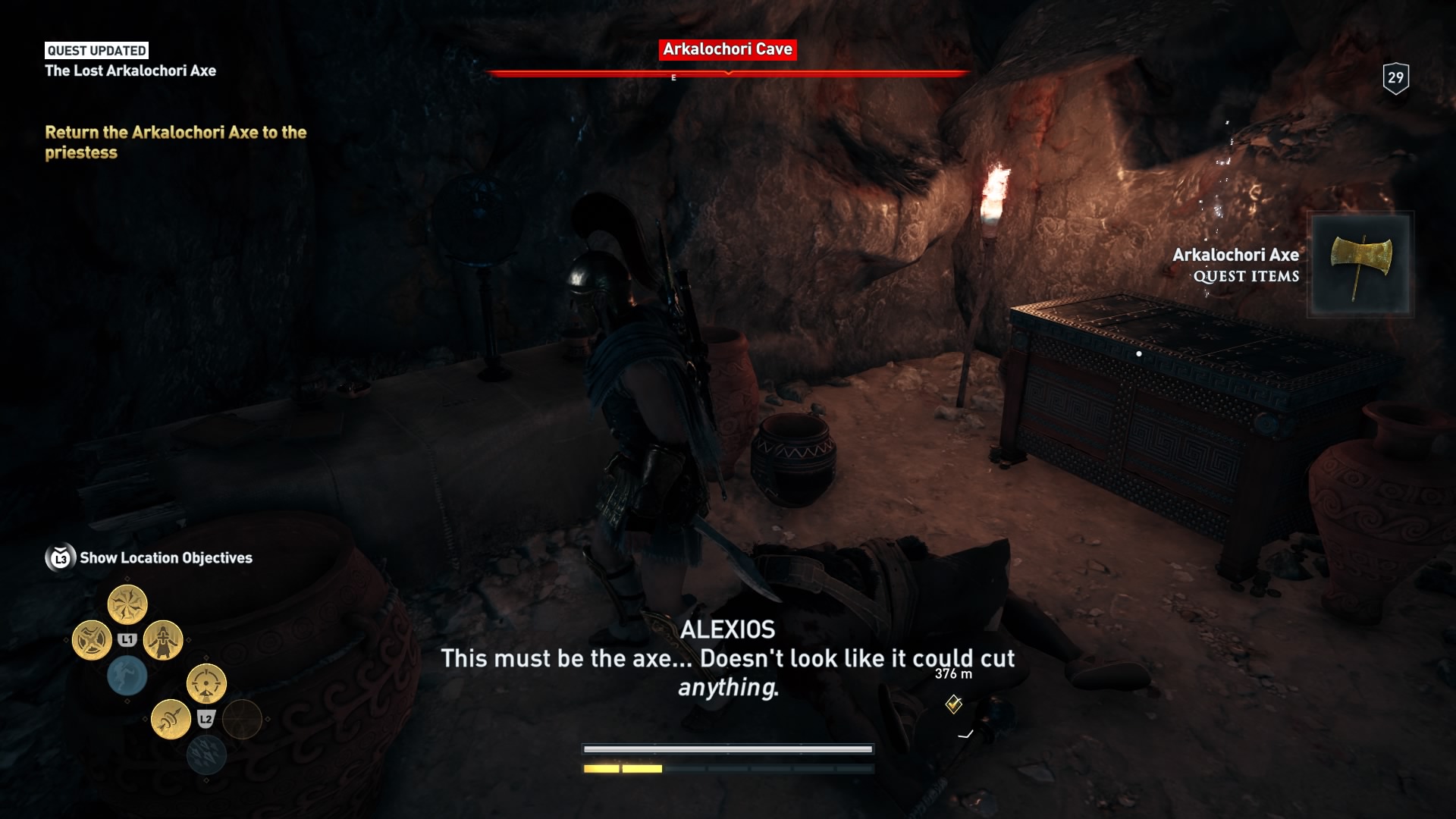The image size is (1456, 819).
Task: Select the Second Wind healing ability icon
Action: tap(162, 641)
